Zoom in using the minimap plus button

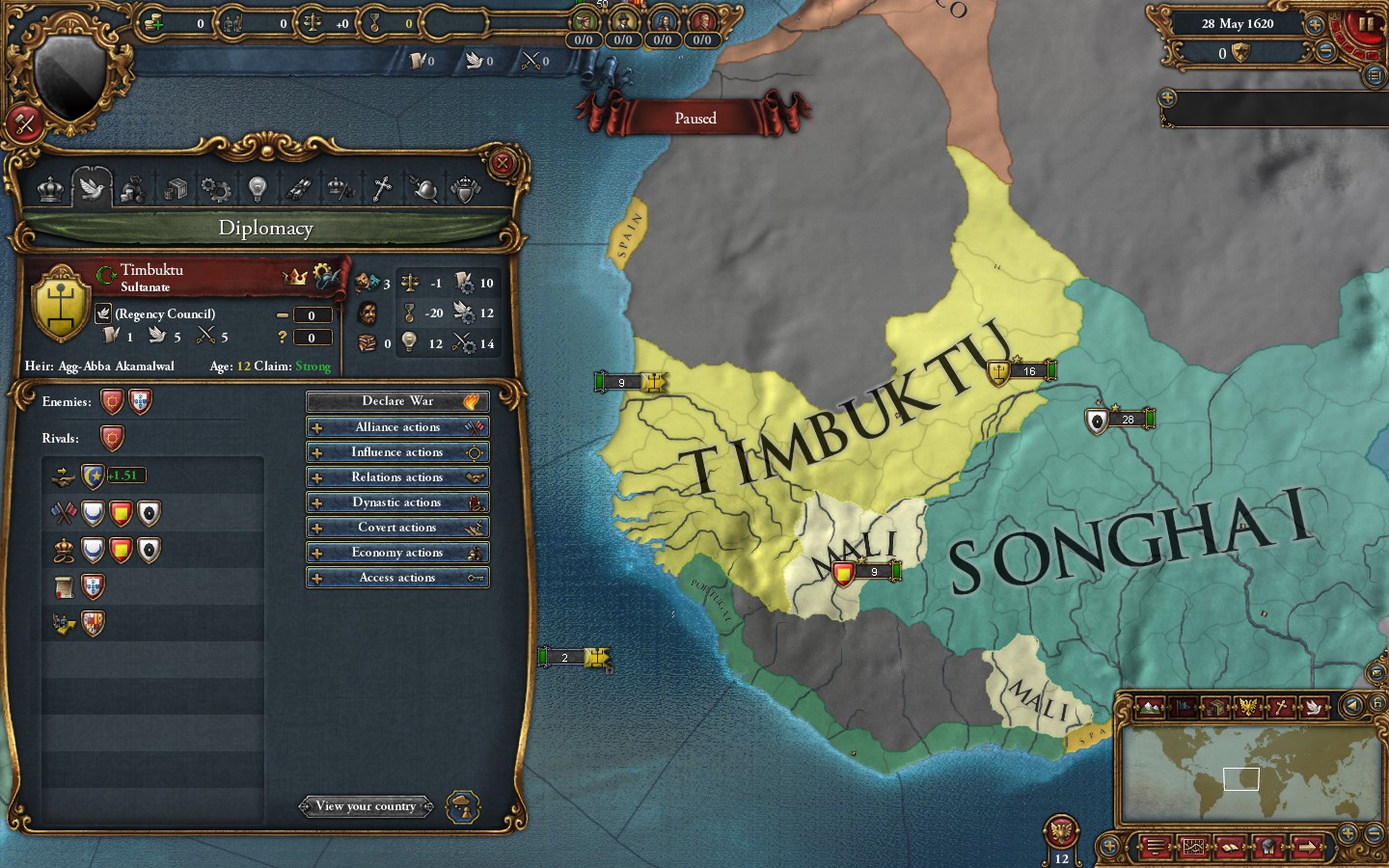(x=1346, y=831)
